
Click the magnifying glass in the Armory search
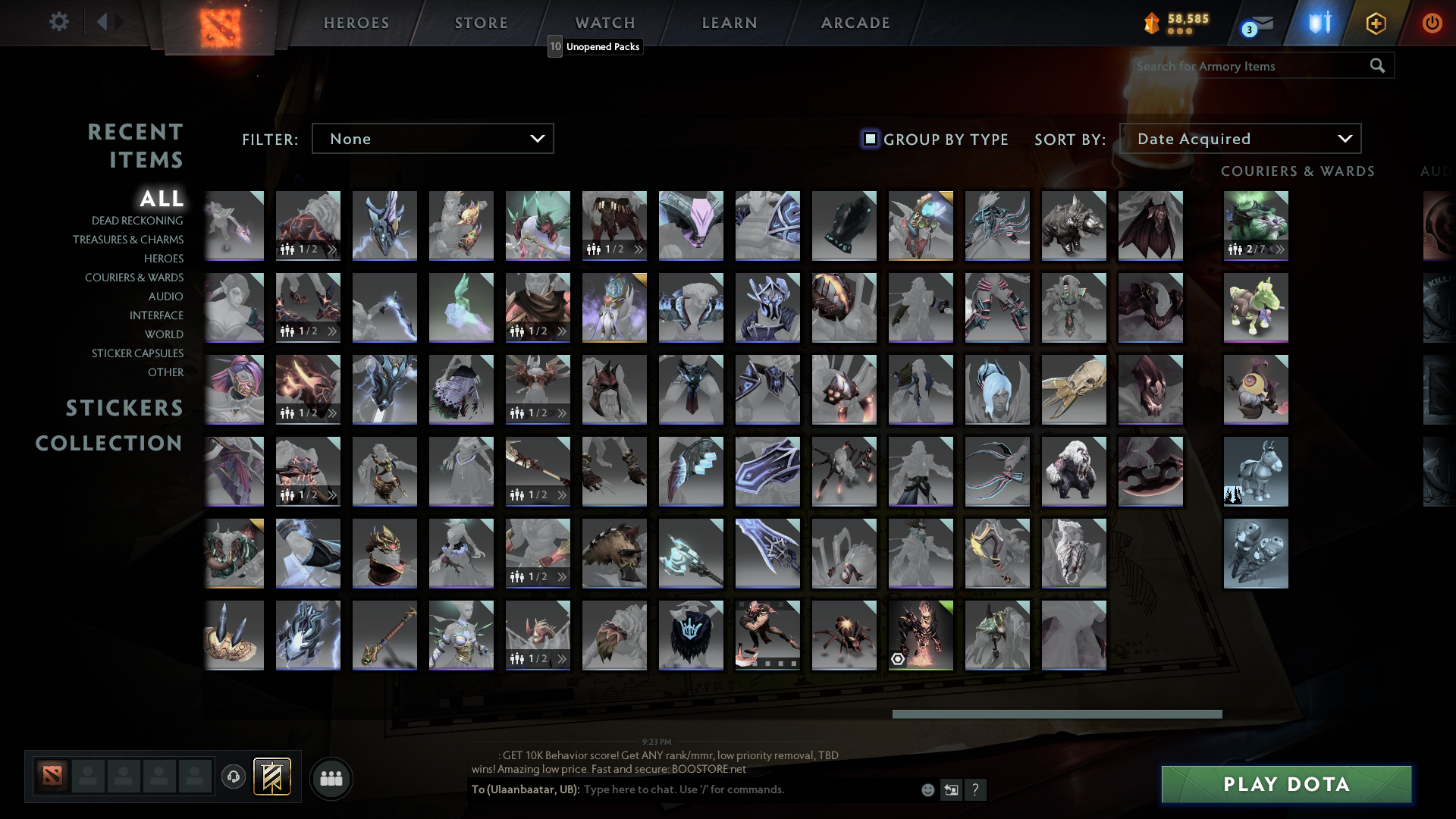[x=1376, y=66]
